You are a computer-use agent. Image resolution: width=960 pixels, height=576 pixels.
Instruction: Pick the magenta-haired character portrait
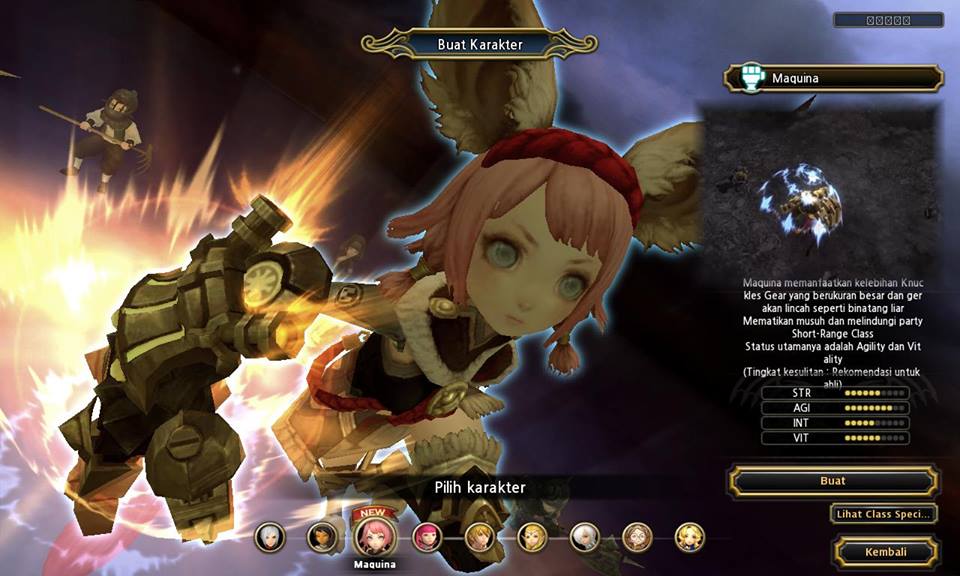pyautogui.click(x=428, y=538)
